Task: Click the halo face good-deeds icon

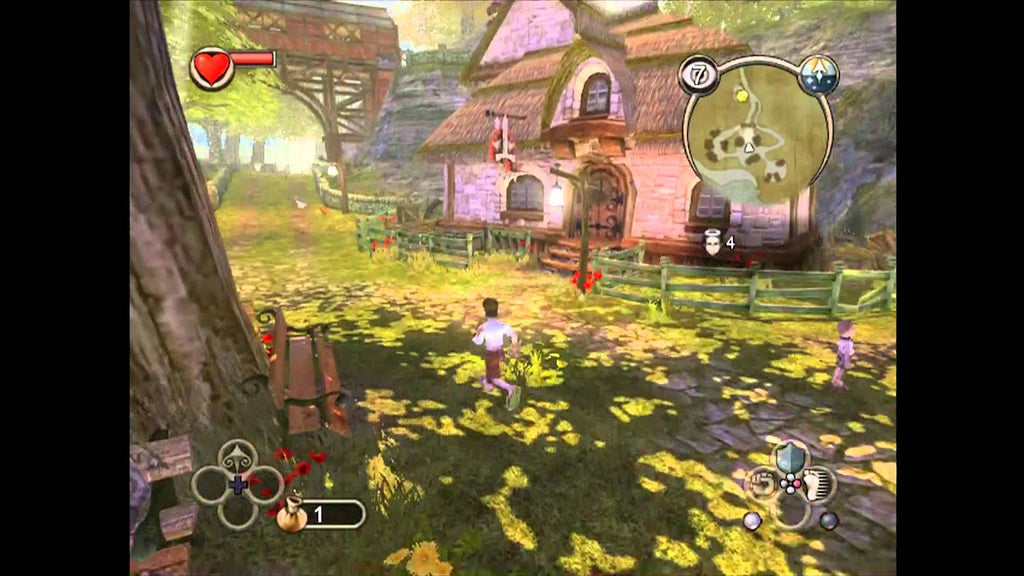Action: click(713, 243)
